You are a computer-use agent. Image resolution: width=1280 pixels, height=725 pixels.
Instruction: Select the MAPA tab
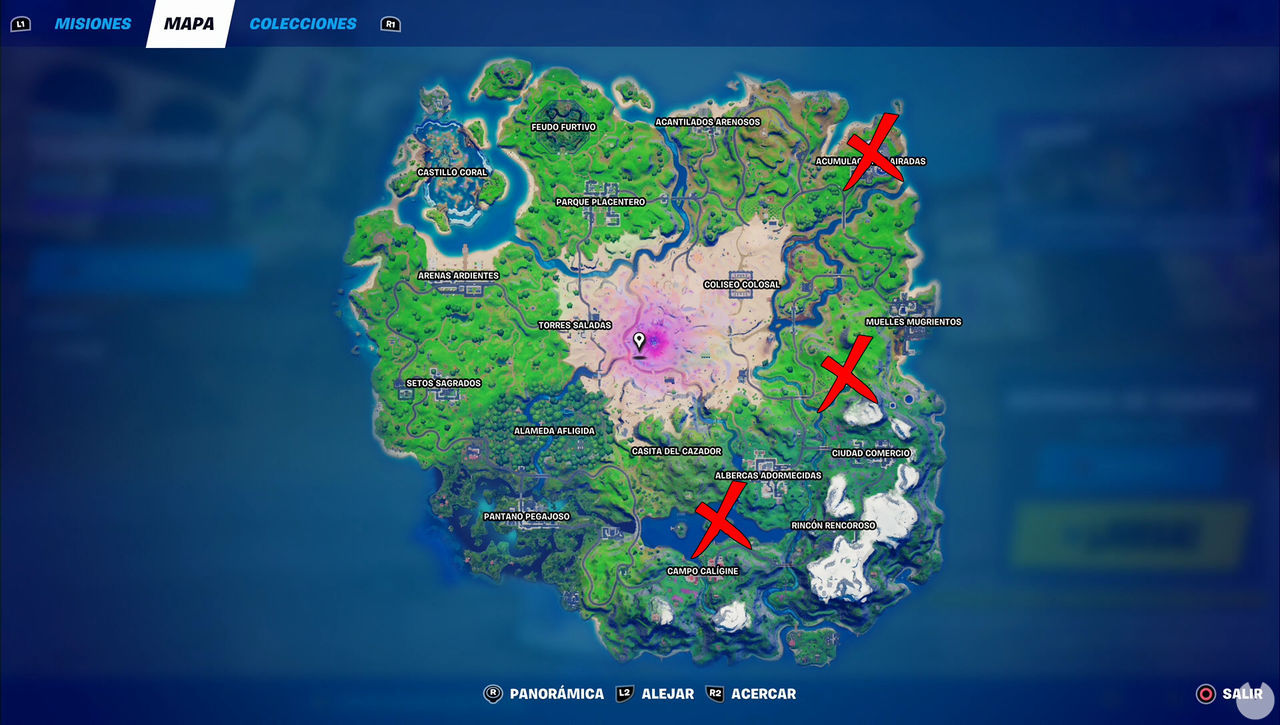(x=190, y=23)
